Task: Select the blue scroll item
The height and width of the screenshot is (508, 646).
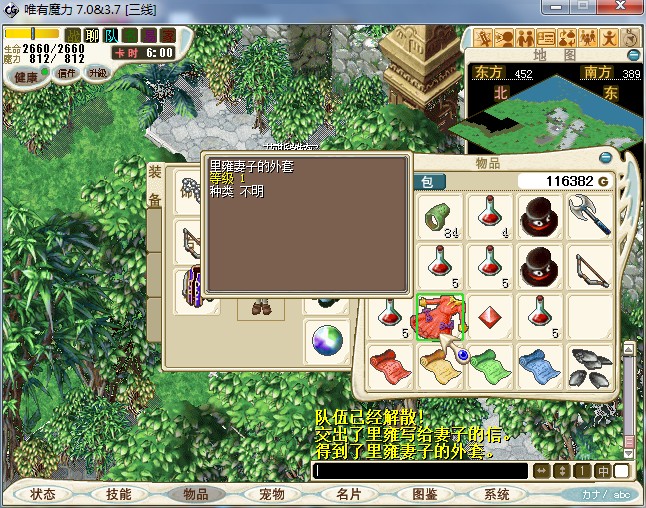Action: 540,366
